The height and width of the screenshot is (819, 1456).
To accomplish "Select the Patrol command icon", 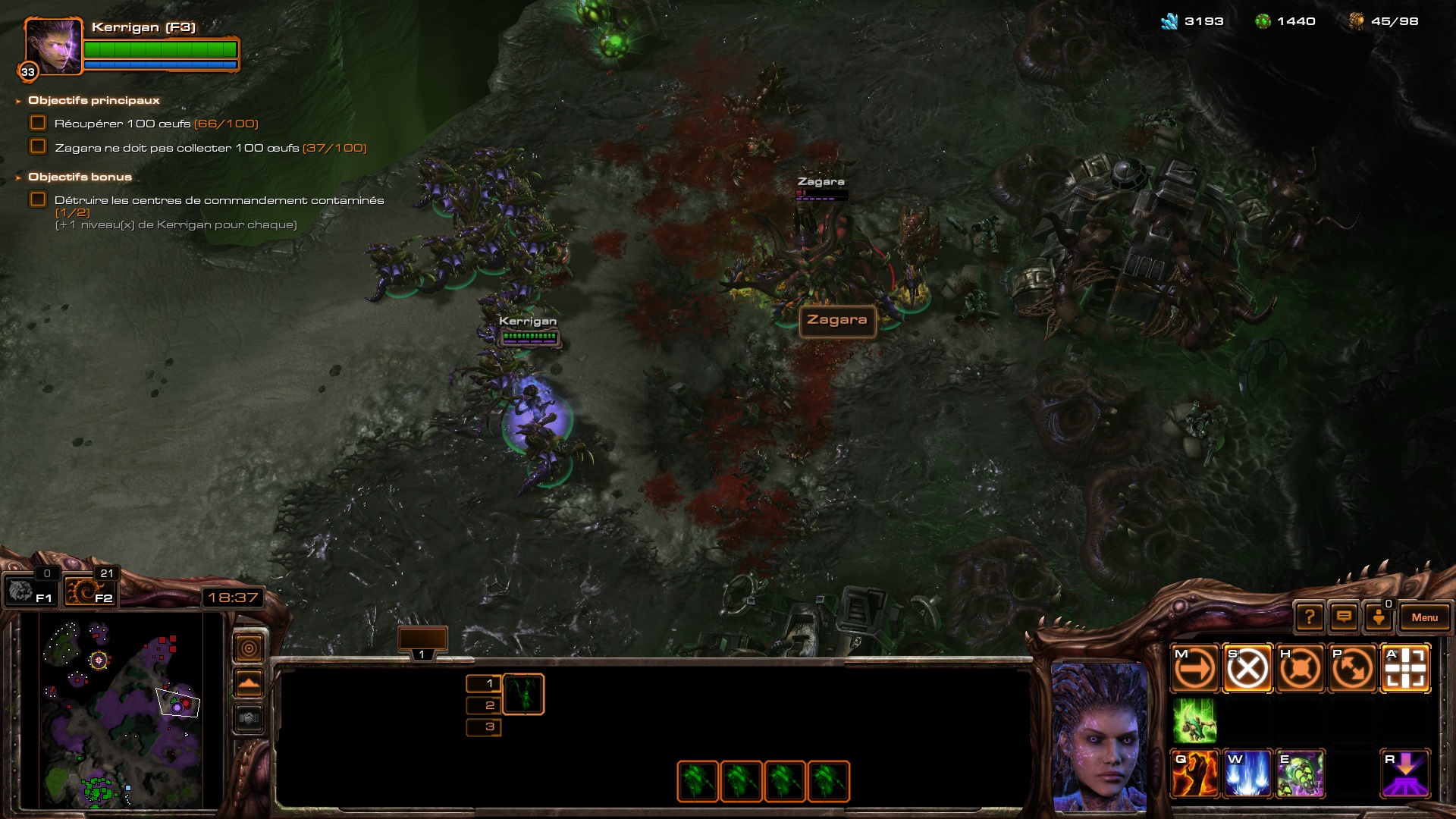I will click(x=1352, y=669).
